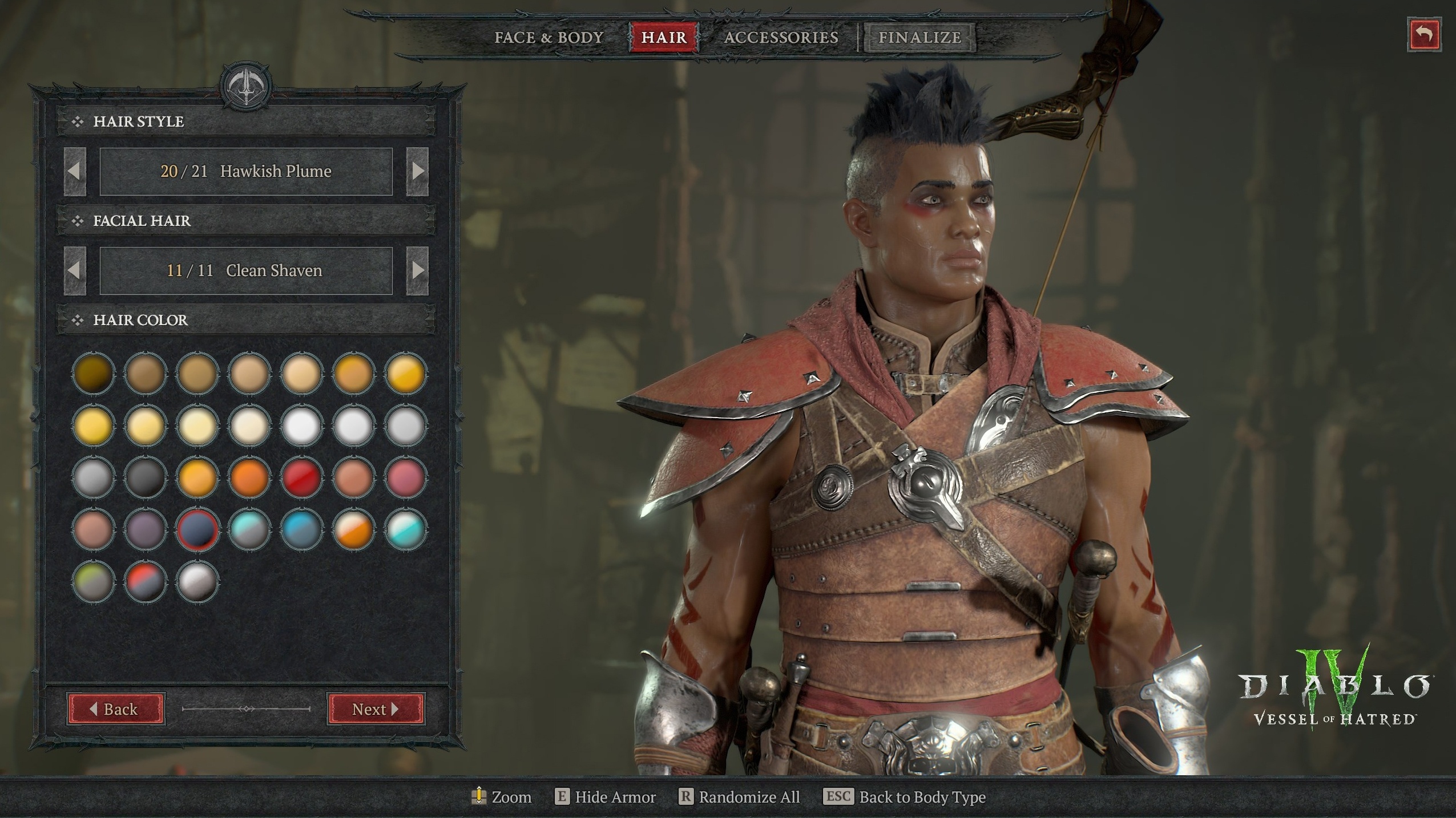Screen dimensions: 1456x818
Task: Click the Back button
Action: click(116, 709)
